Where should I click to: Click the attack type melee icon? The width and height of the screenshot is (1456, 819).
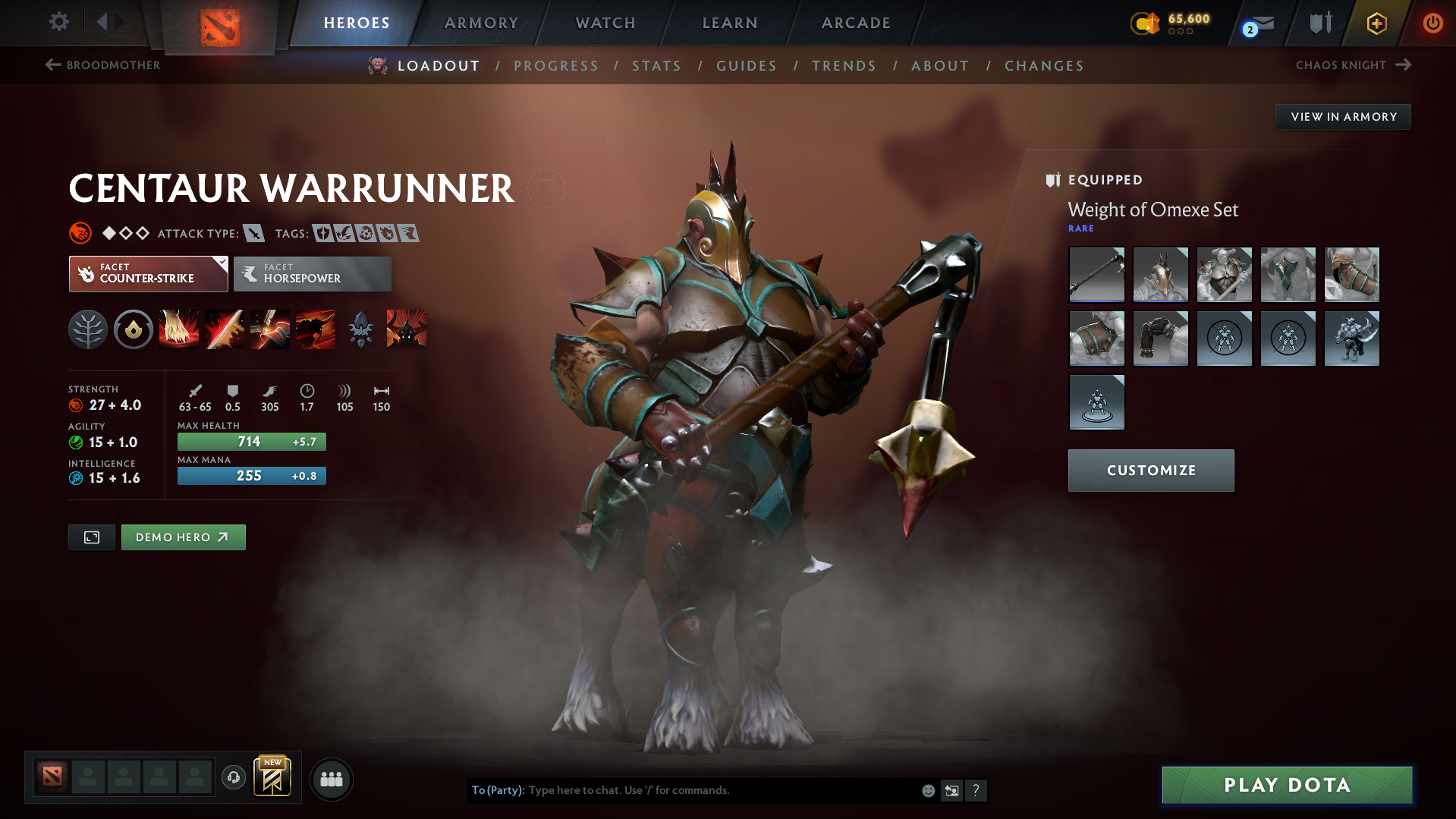(253, 233)
